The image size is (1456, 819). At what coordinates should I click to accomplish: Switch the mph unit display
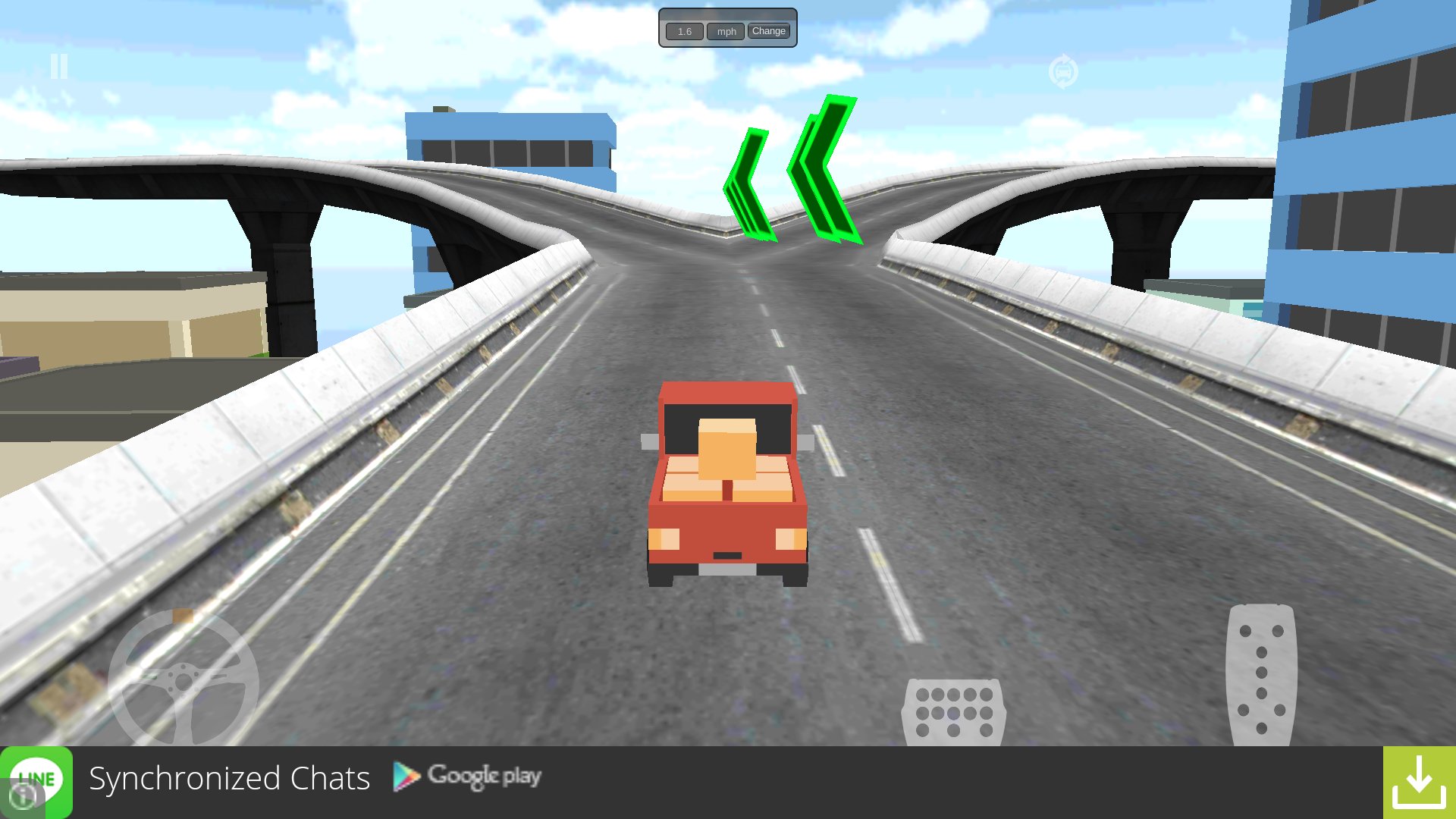point(725,31)
